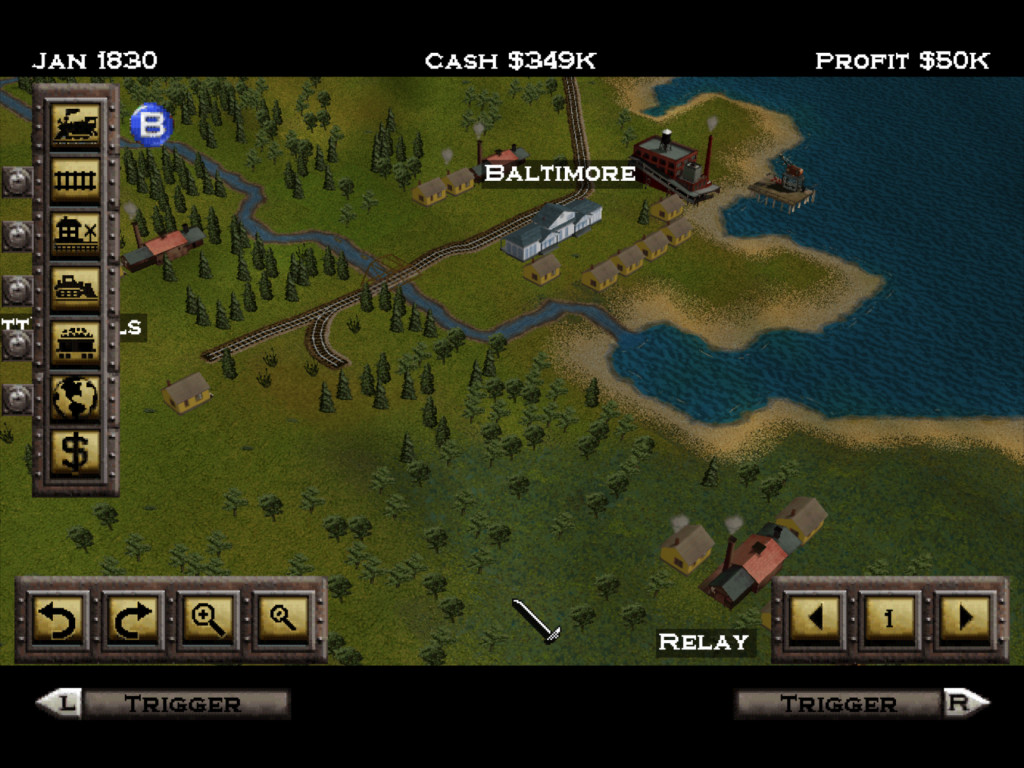Open the locomotive purchase tool
Image resolution: width=1024 pixels, height=768 pixels.
tap(76, 126)
